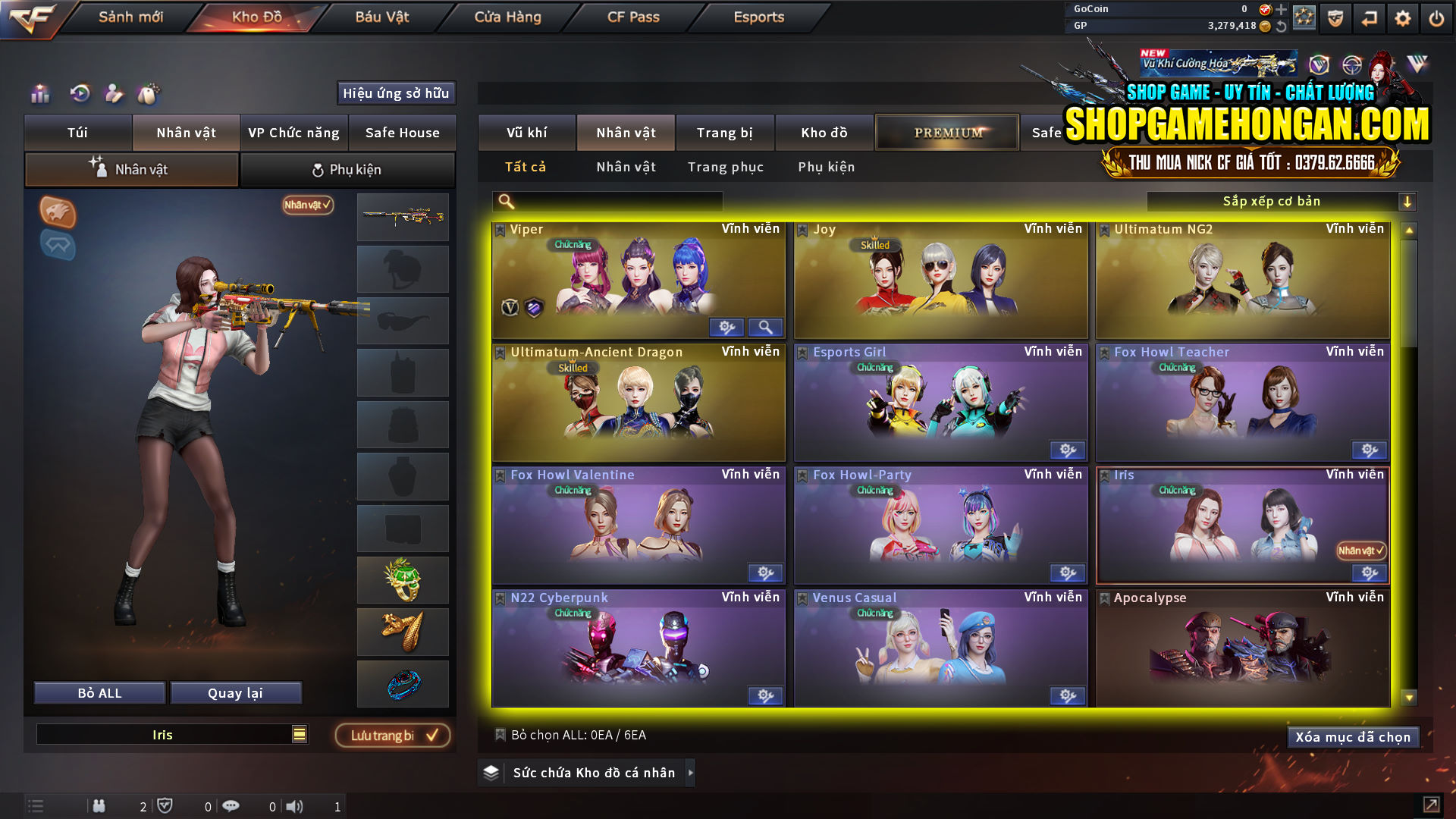This screenshot has width=1456, height=819.
Task: Click the Xóa mục đã chọn button
Action: pyautogui.click(x=1353, y=736)
